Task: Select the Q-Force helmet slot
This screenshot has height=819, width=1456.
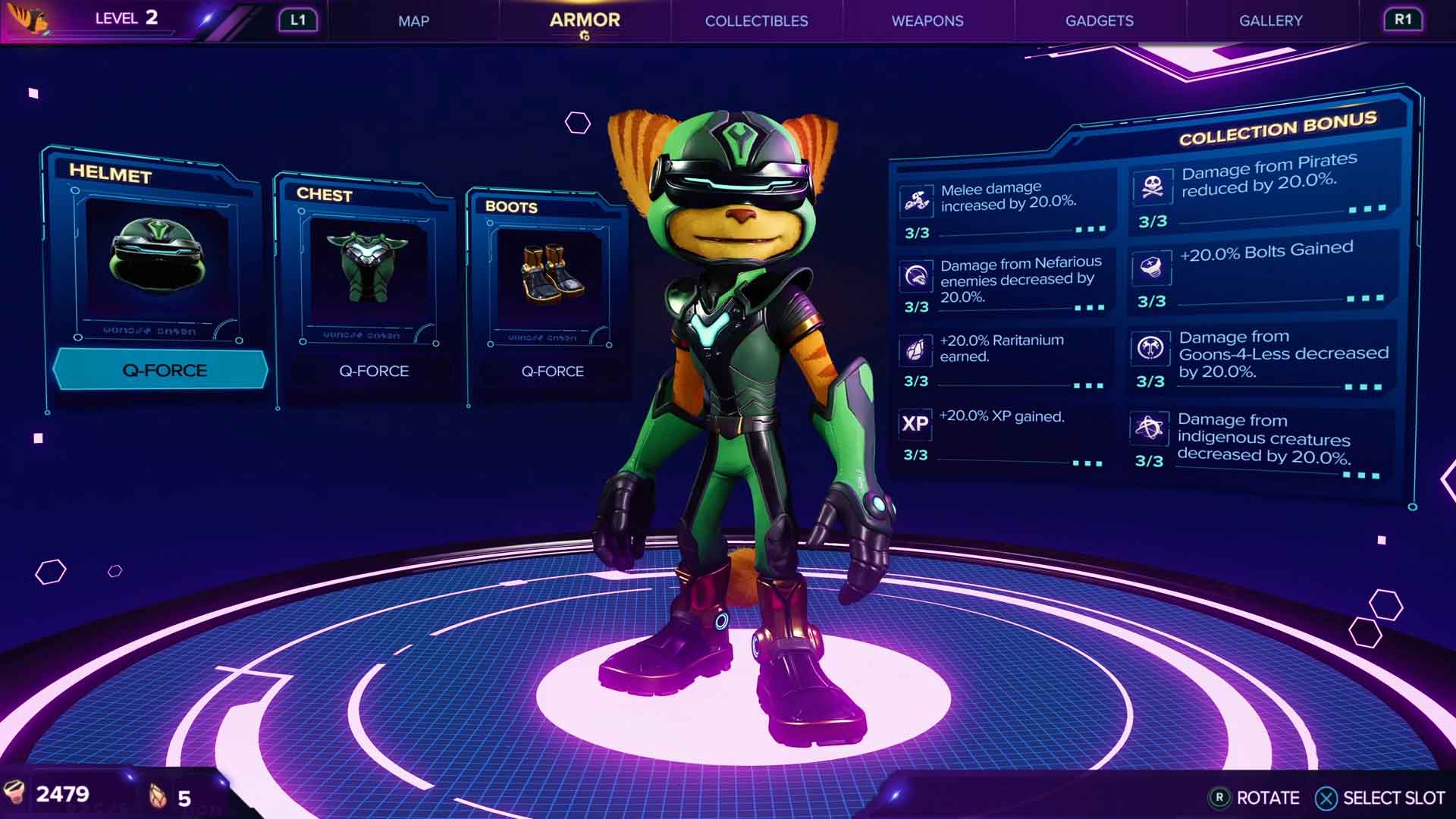Action: click(156, 273)
